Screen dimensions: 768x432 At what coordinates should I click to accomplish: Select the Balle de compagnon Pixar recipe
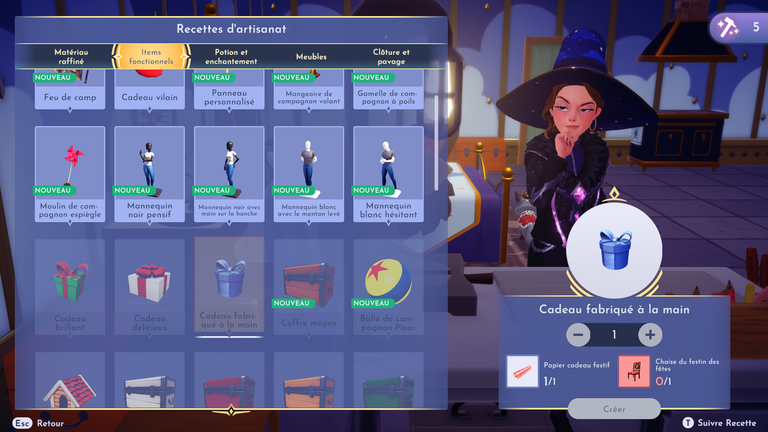tap(389, 286)
